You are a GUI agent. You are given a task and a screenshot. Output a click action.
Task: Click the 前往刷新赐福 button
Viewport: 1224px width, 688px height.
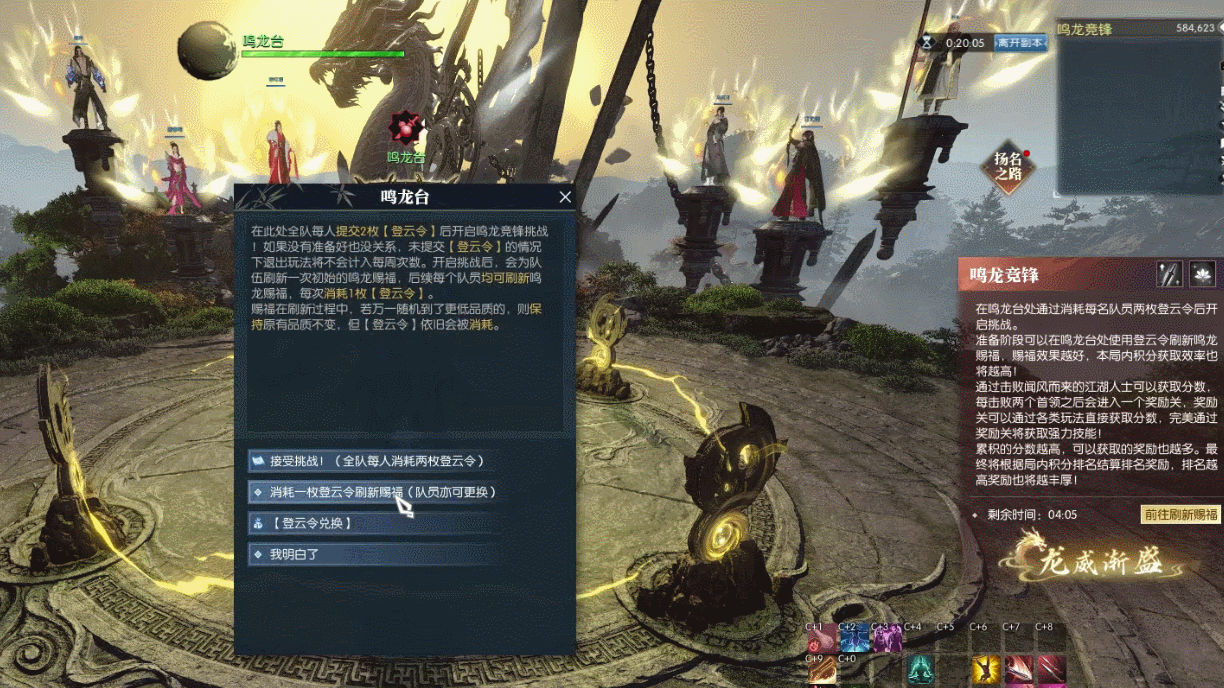click(x=1181, y=515)
